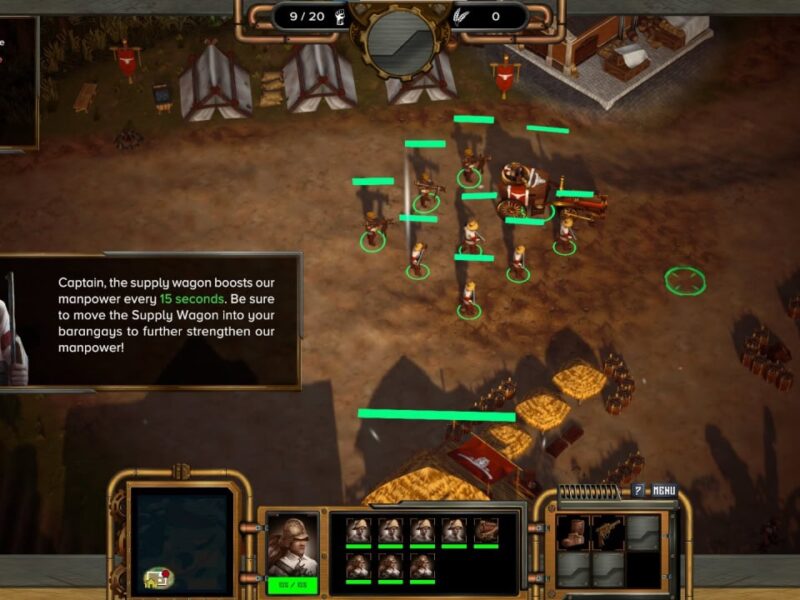Select the last soldier in the bottom row
This screenshot has height=600, width=800.
422,566
